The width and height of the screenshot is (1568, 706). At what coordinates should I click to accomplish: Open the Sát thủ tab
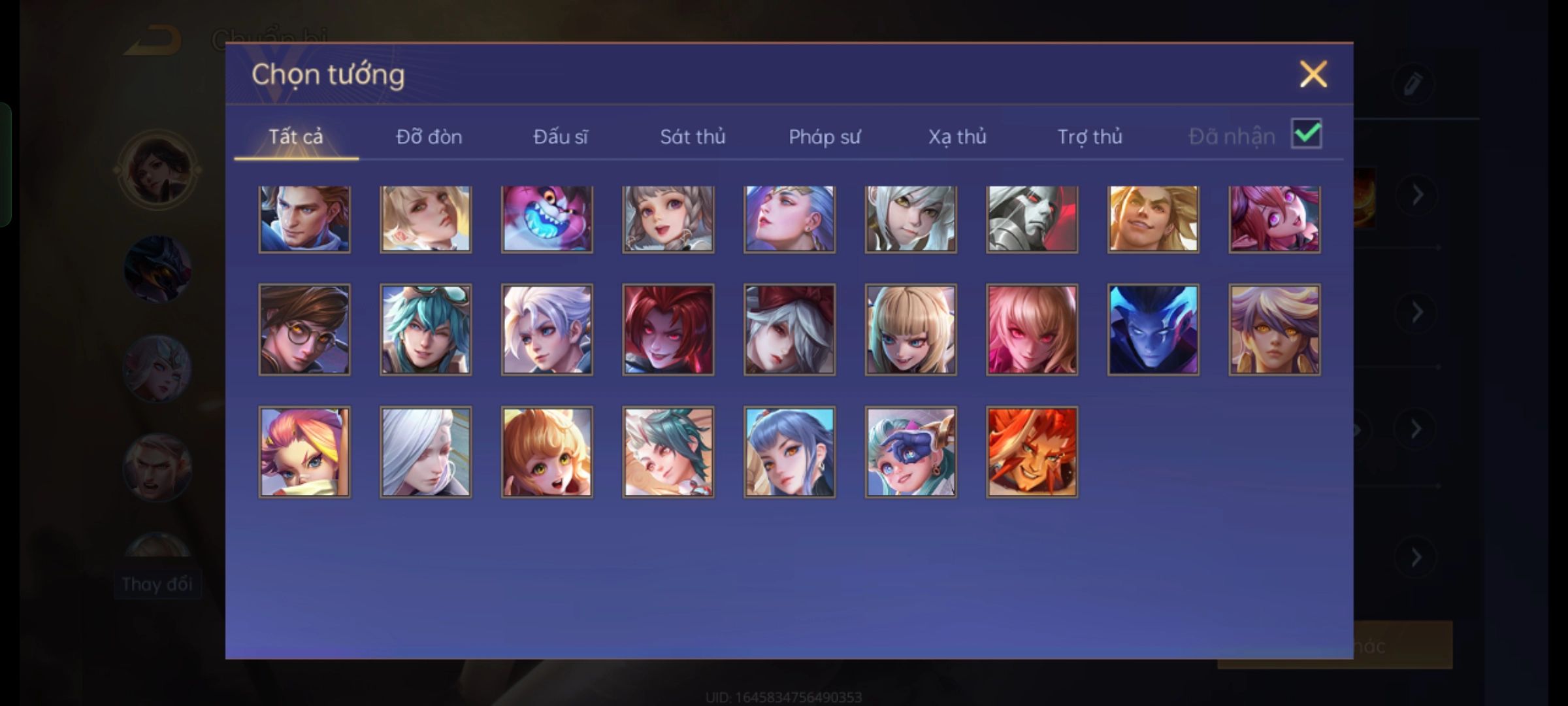click(693, 137)
